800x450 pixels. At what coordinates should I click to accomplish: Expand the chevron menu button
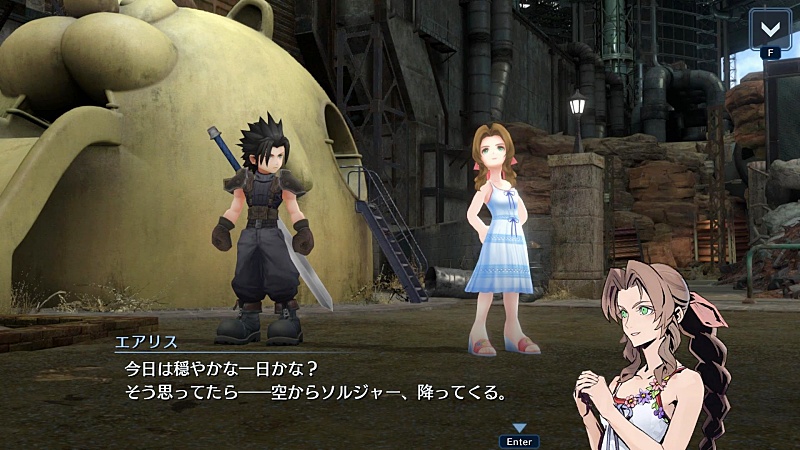point(771,27)
